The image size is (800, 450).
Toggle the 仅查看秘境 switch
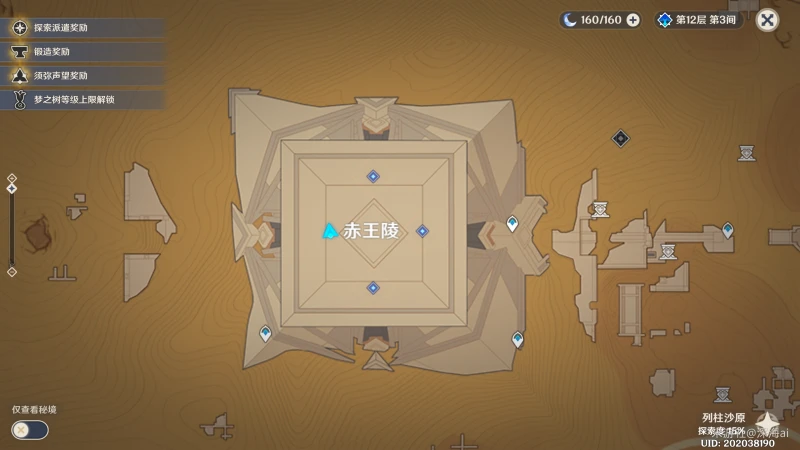click(30, 429)
